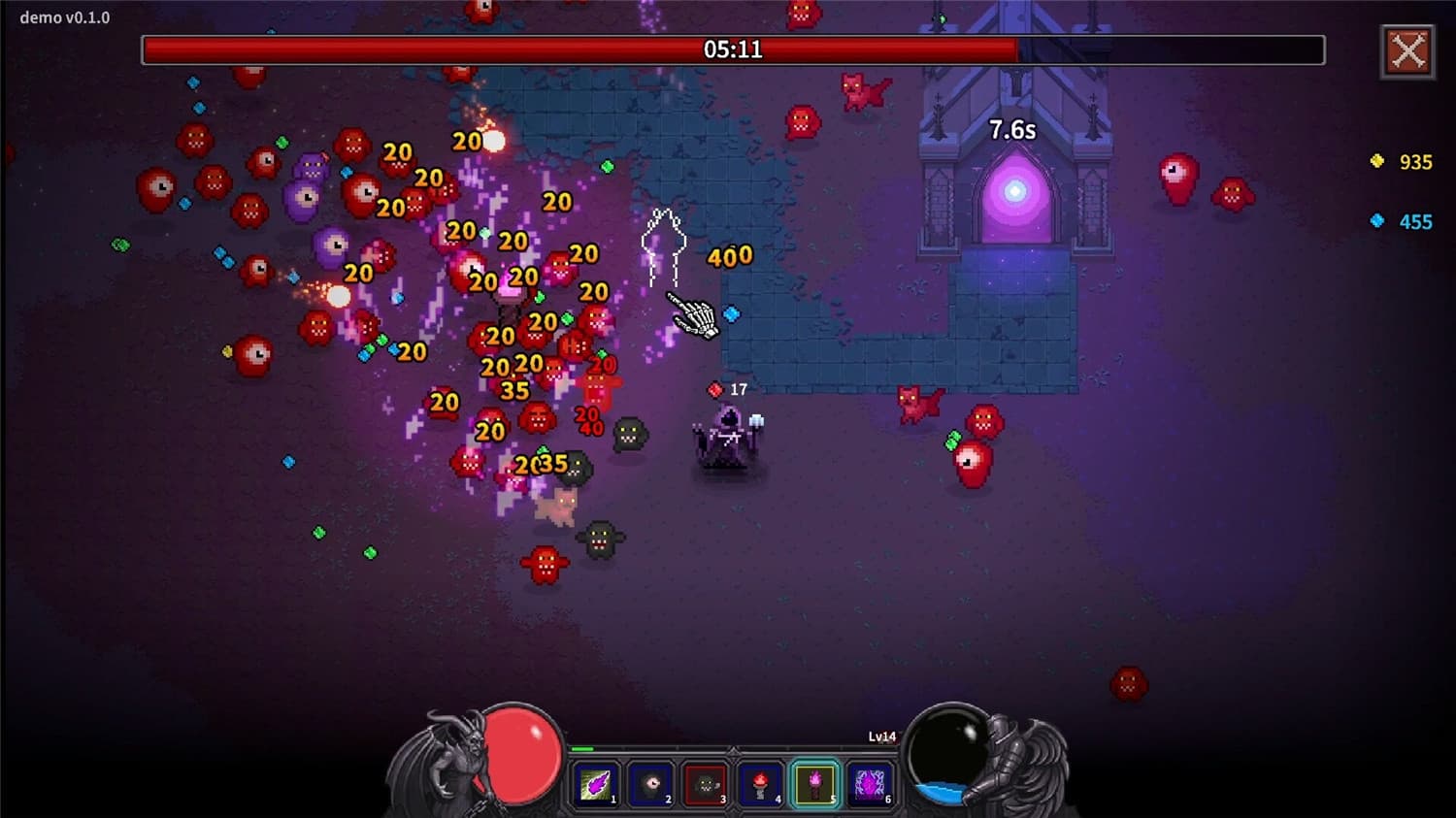Toggle the active skill selection off slot 5
The image size is (1456, 818).
pyautogui.click(x=815, y=784)
